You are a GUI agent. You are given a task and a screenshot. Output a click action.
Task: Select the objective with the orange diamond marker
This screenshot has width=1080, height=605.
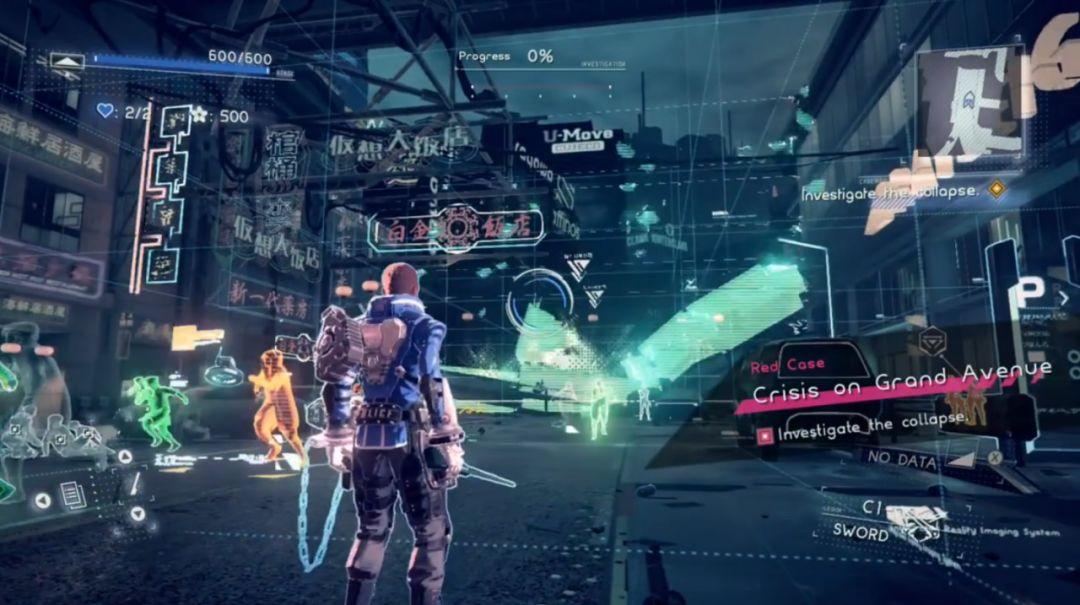pyautogui.click(x=995, y=188)
